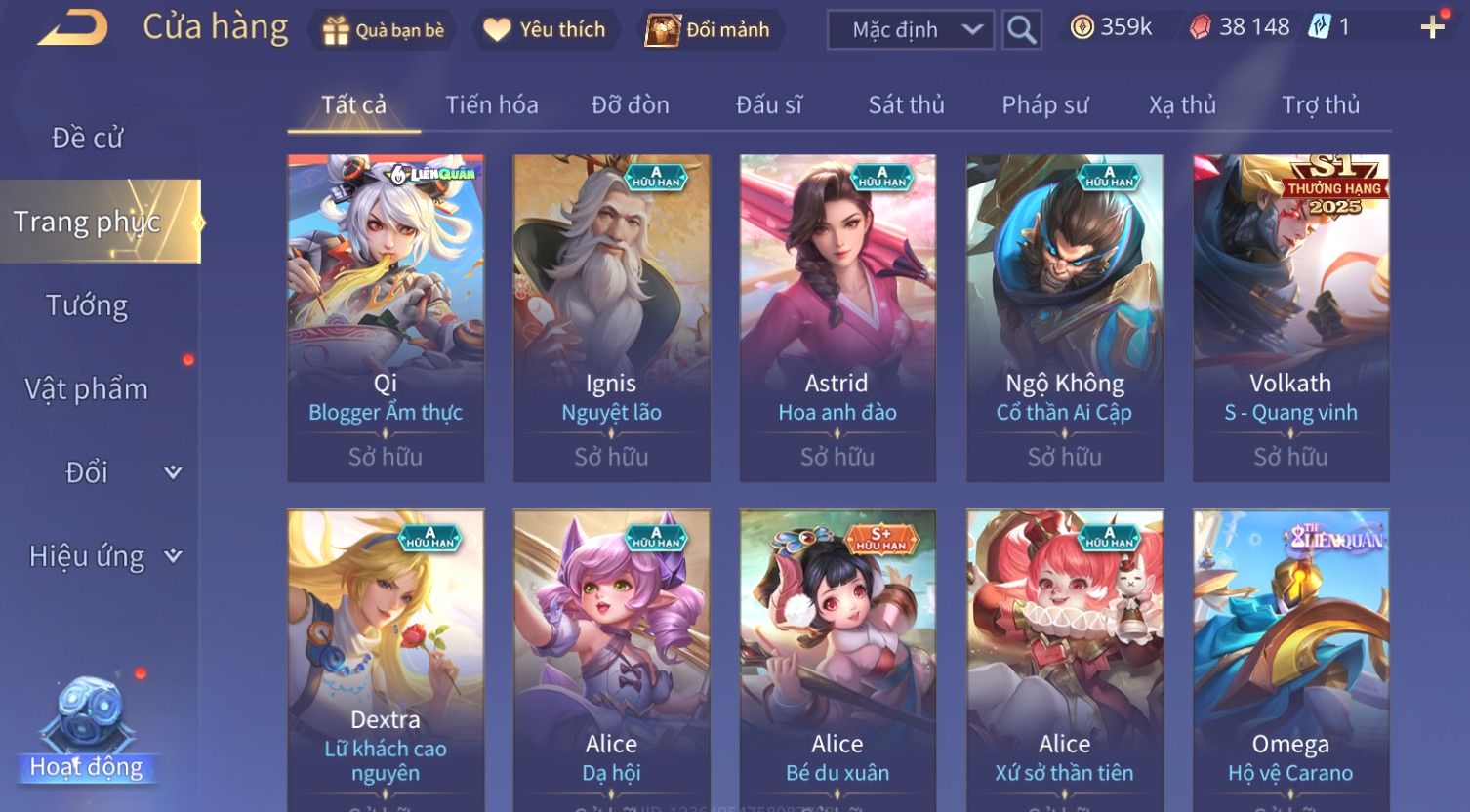Open the Đề cử sidebar section

[88, 139]
